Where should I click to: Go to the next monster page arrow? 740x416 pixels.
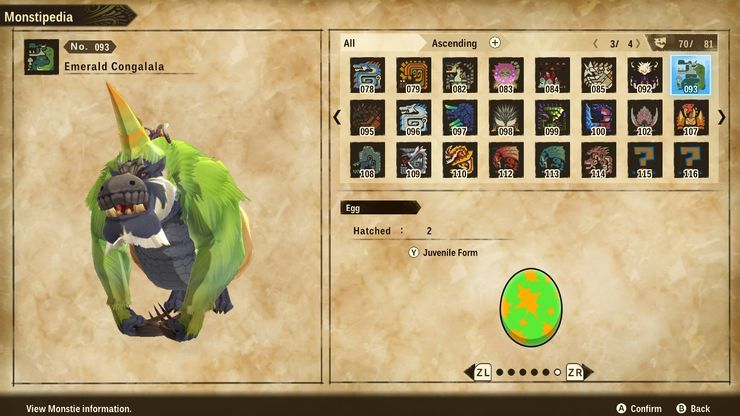coord(721,117)
